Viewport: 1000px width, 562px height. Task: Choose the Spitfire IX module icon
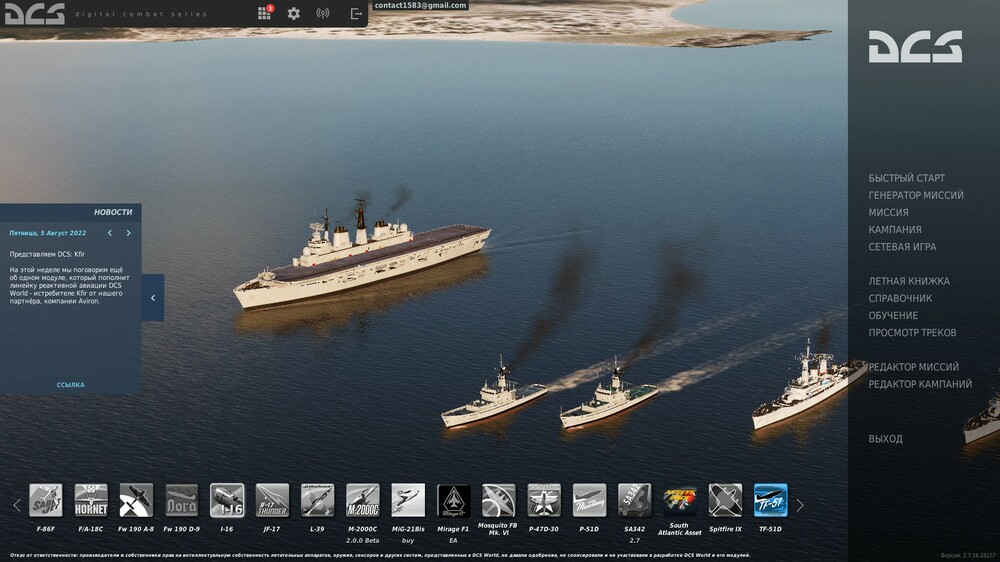[x=725, y=500]
